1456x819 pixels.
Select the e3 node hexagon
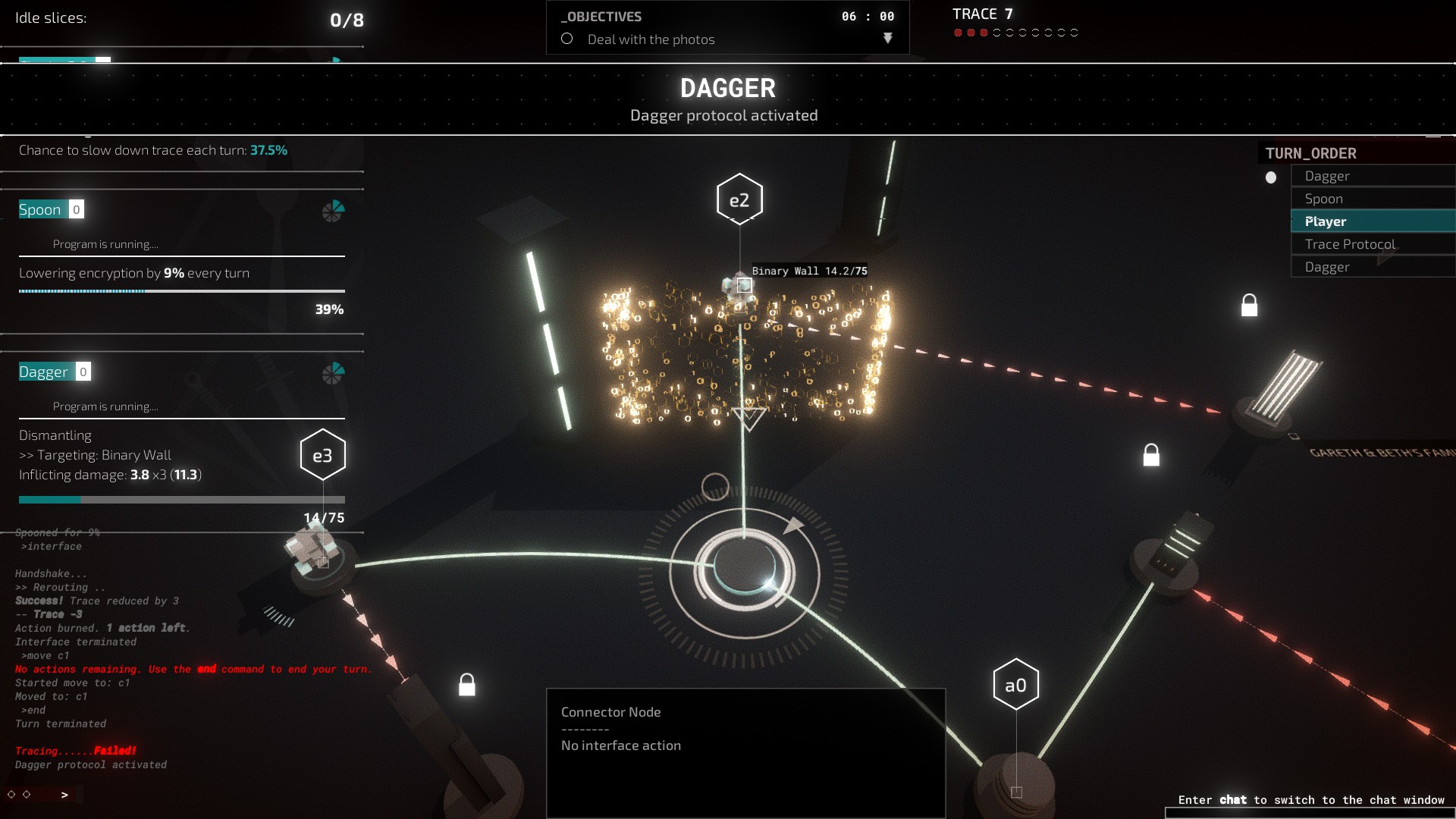click(x=322, y=455)
